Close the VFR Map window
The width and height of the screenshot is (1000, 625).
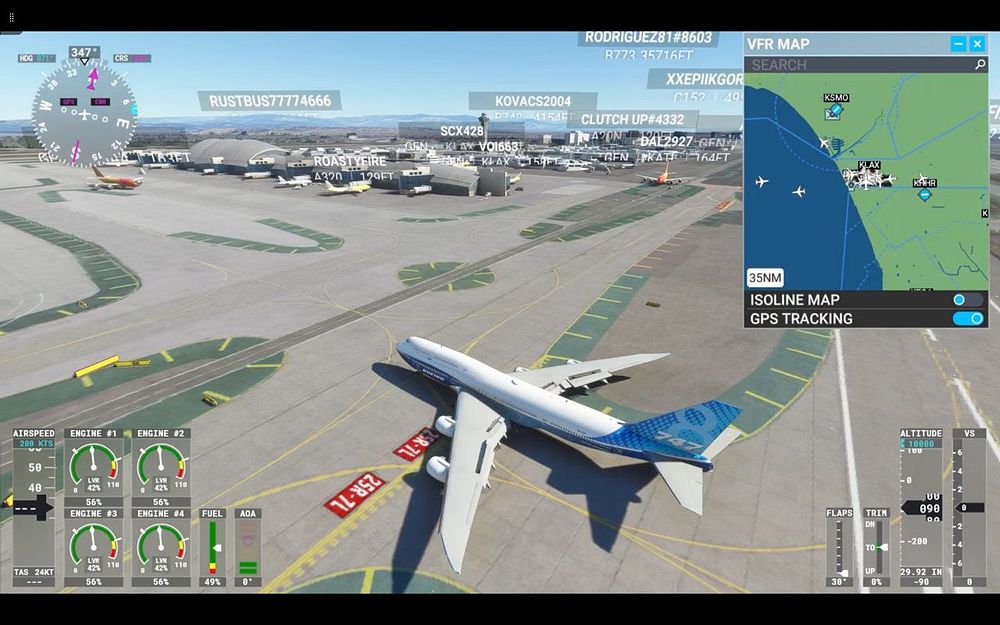tap(977, 44)
